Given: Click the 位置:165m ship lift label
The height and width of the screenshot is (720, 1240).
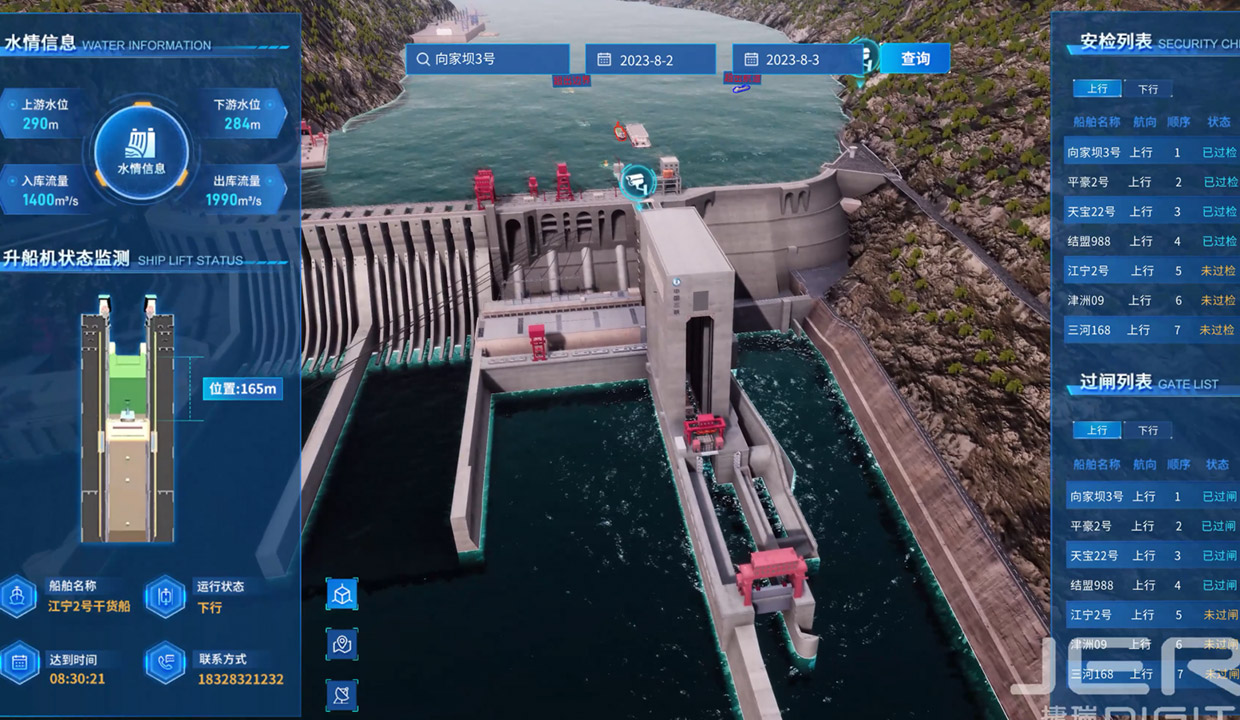Looking at the screenshot, I should (242, 388).
